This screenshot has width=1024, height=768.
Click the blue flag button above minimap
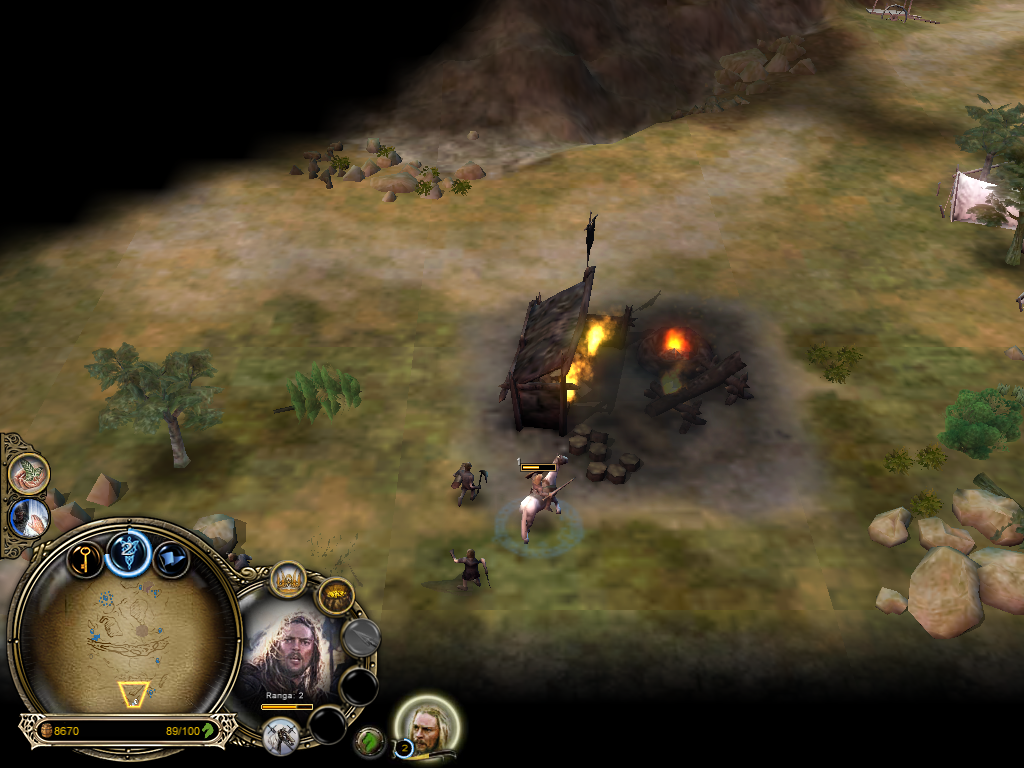171,558
